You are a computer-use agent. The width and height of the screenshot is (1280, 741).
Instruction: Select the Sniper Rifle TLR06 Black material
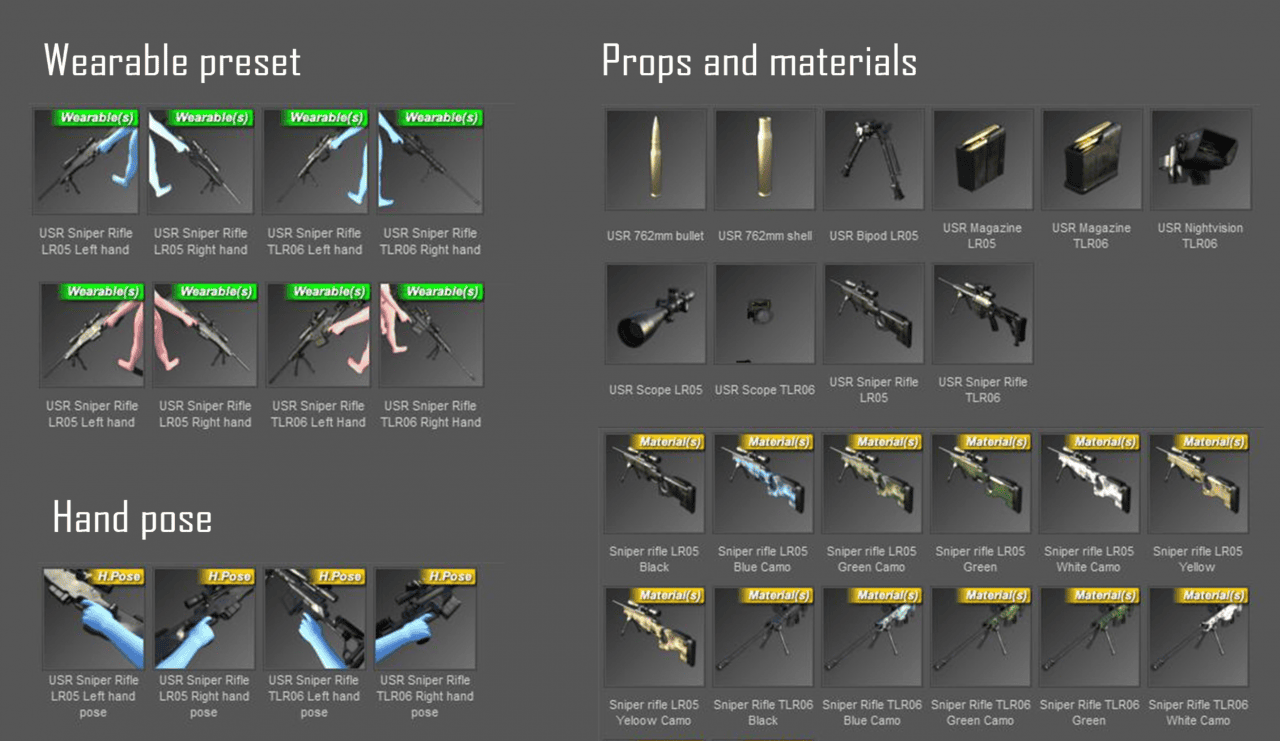point(764,636)
